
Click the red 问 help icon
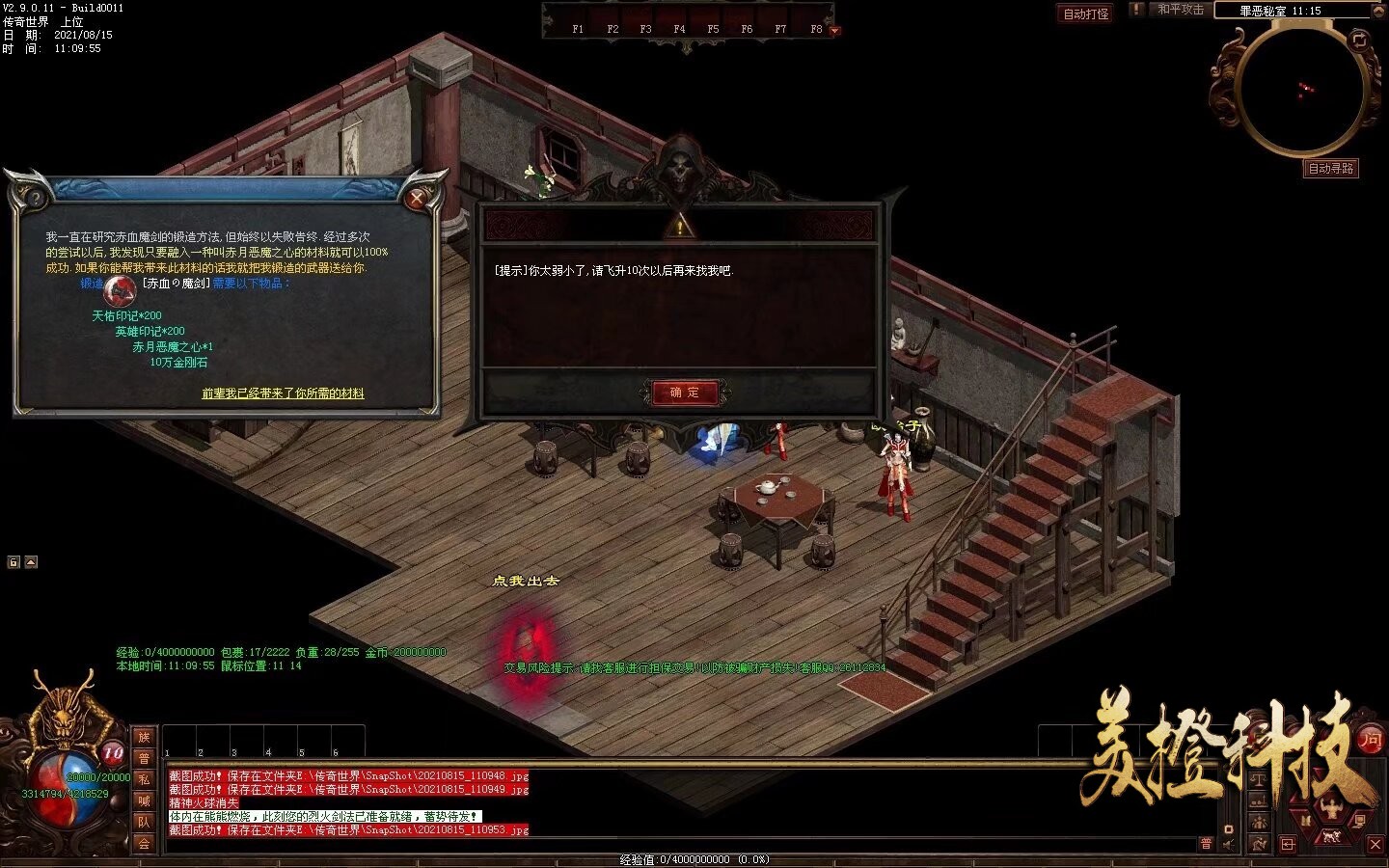1370,741
